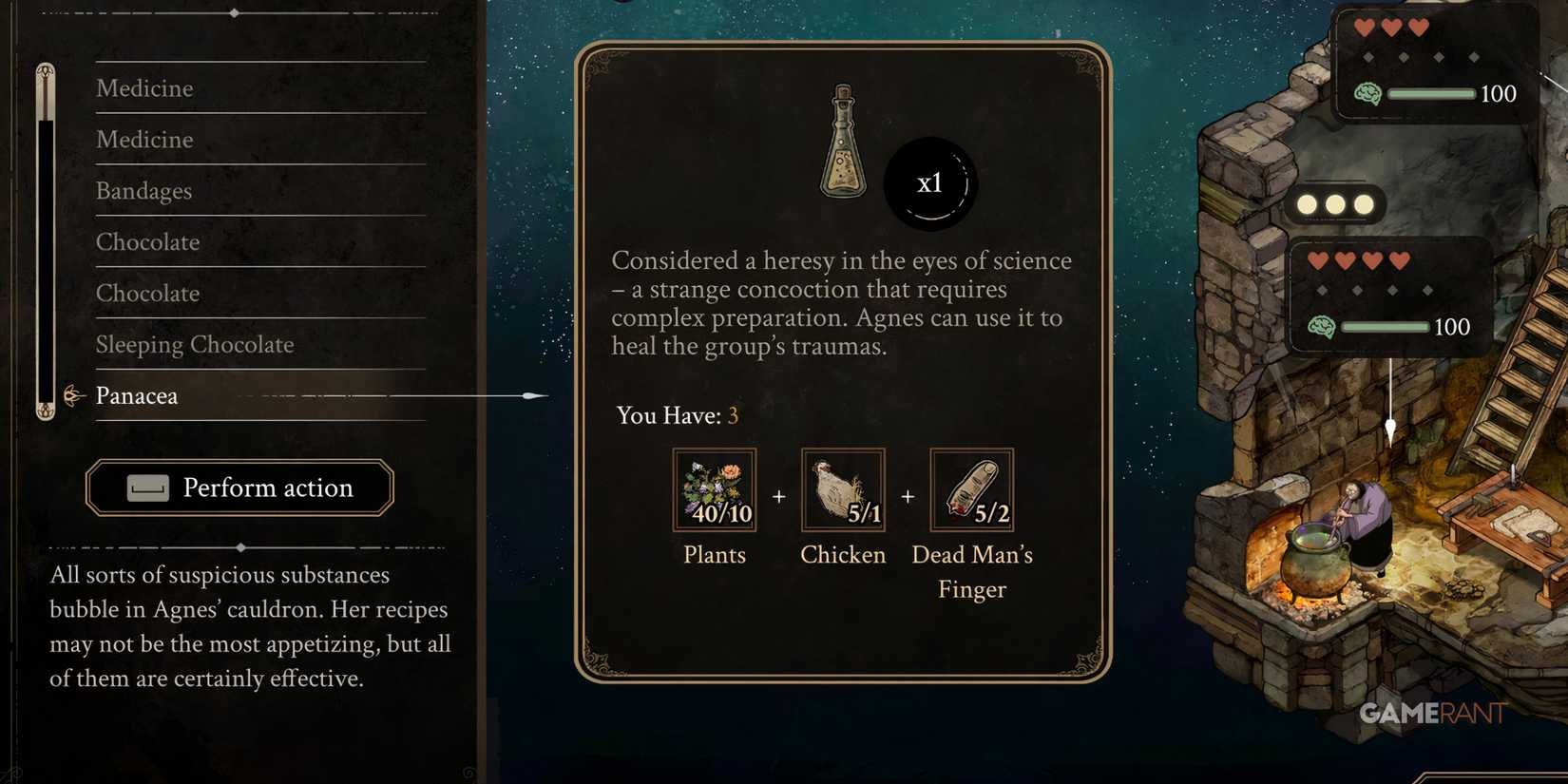
Task: Select the Sleeping Chocolate recipe
Action: click(x=195, y=344)
